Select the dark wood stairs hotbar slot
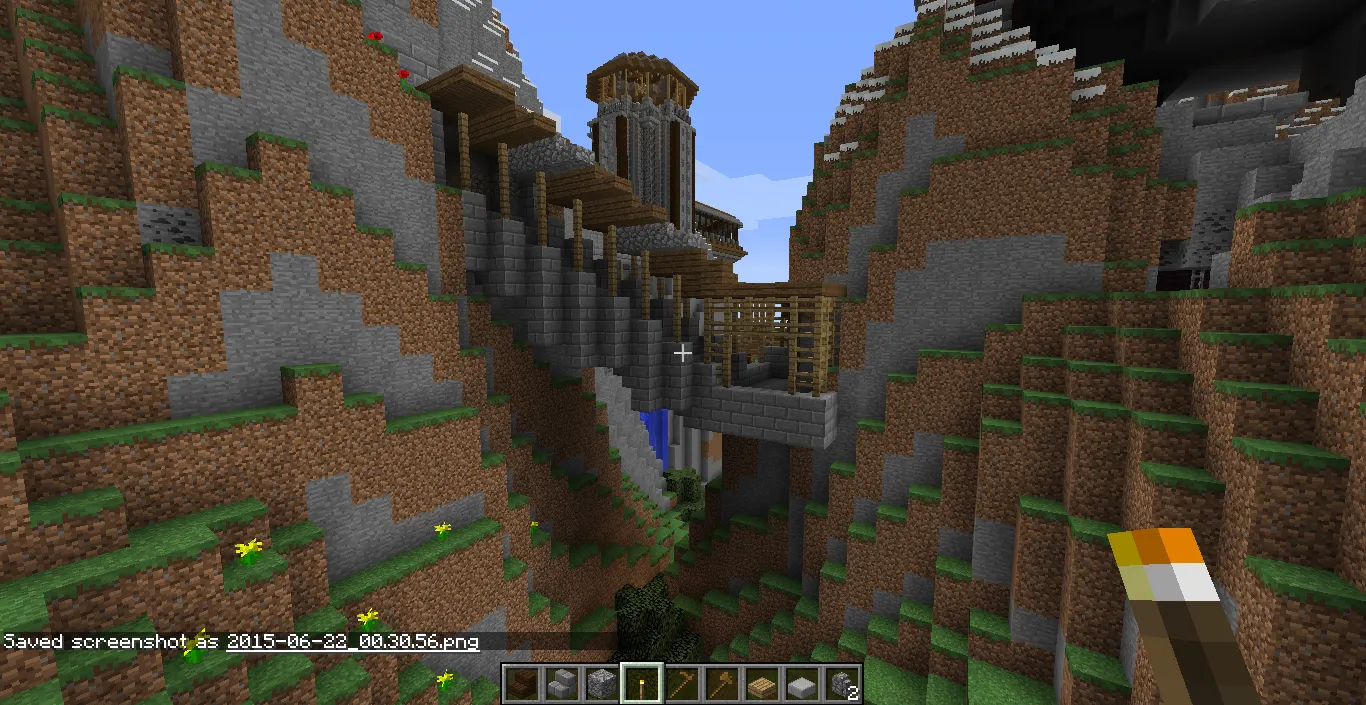1366x705 pixels. 521,684
